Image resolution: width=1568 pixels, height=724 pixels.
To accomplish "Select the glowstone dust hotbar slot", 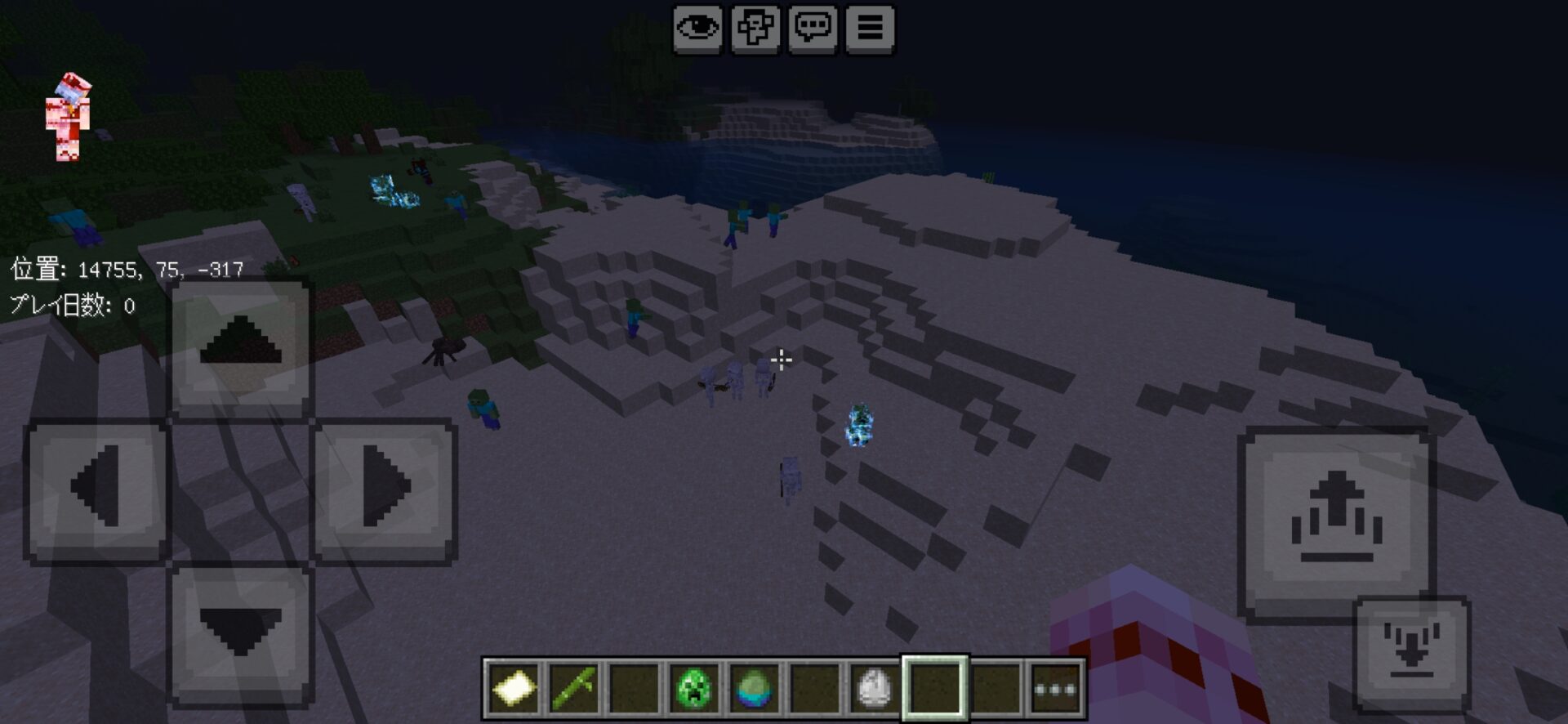I will 513,688.
